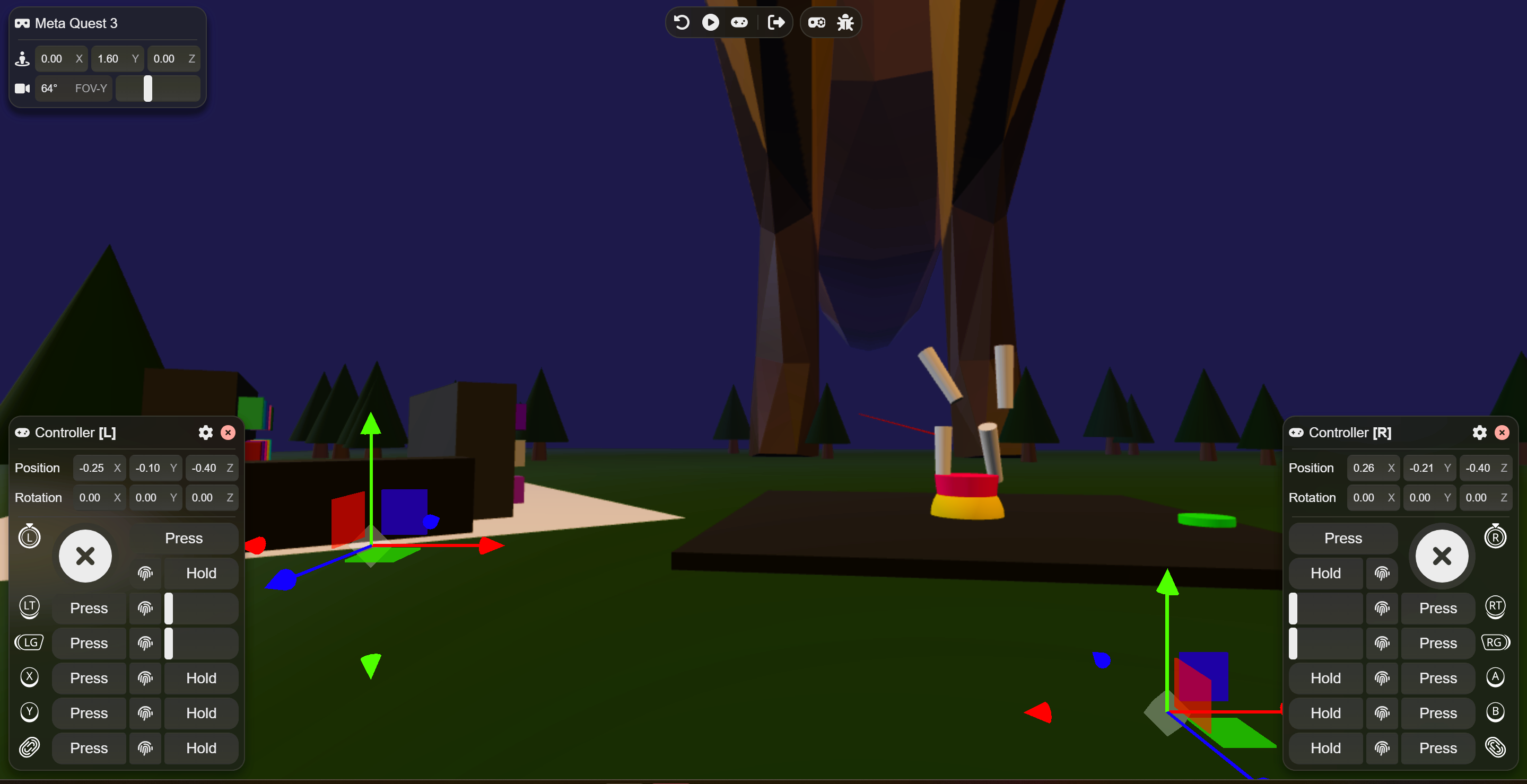
Task: Open Controller [R] gear settings
Action: click(1479, 433)
